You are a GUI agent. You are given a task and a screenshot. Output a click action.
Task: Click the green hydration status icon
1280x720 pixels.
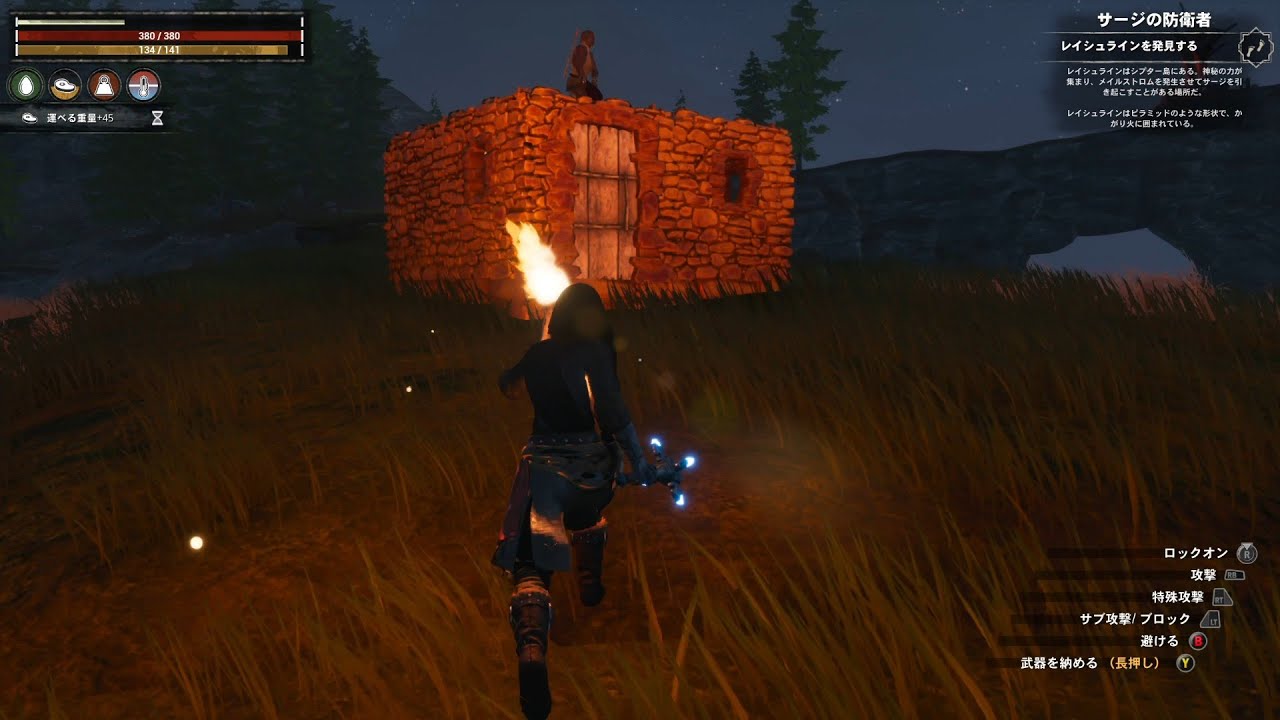[x=28, y=85]
